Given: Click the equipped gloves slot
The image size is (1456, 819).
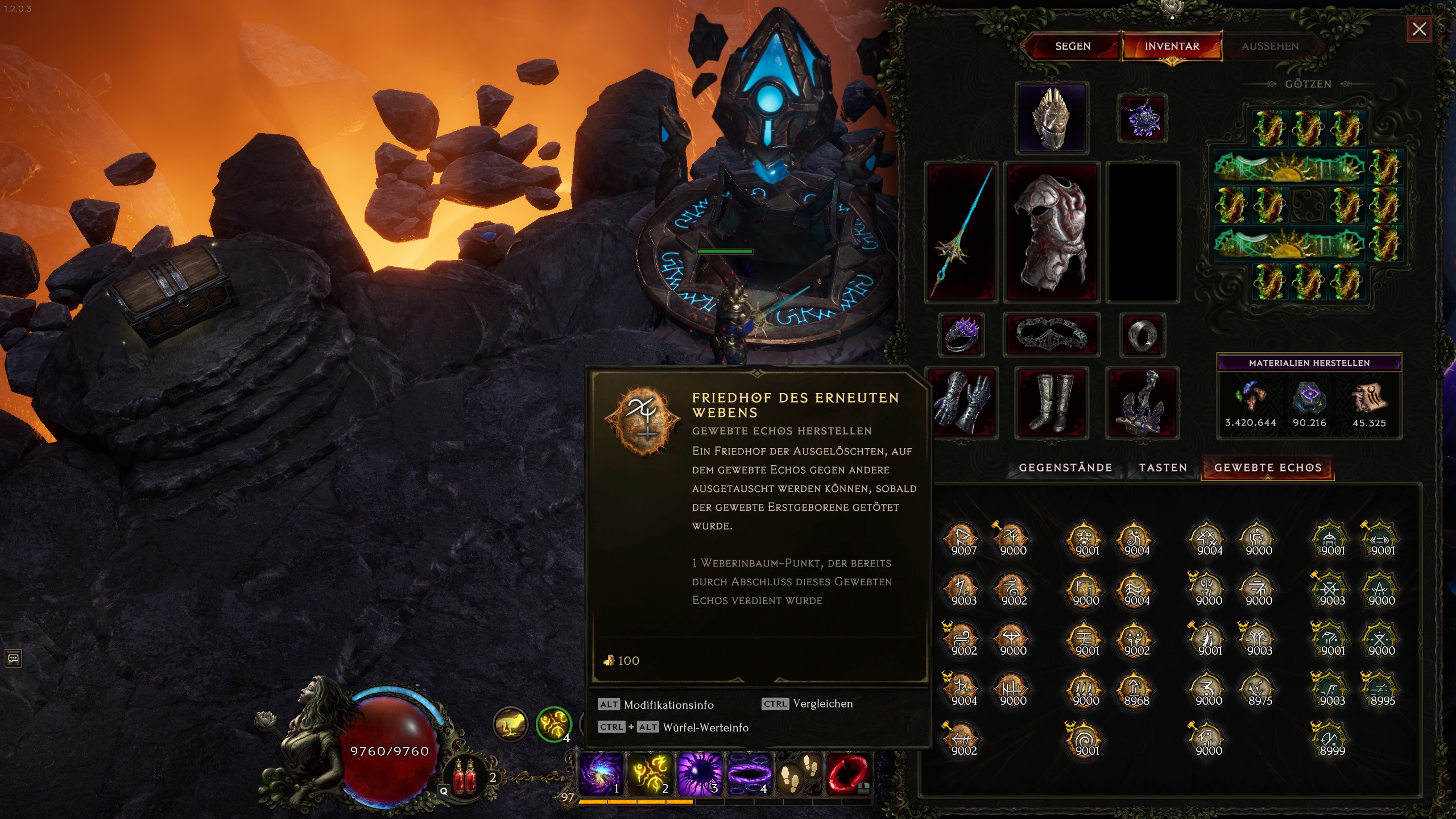Looking at the screenshot, I should pyautogui.click(x=962, y=403).
